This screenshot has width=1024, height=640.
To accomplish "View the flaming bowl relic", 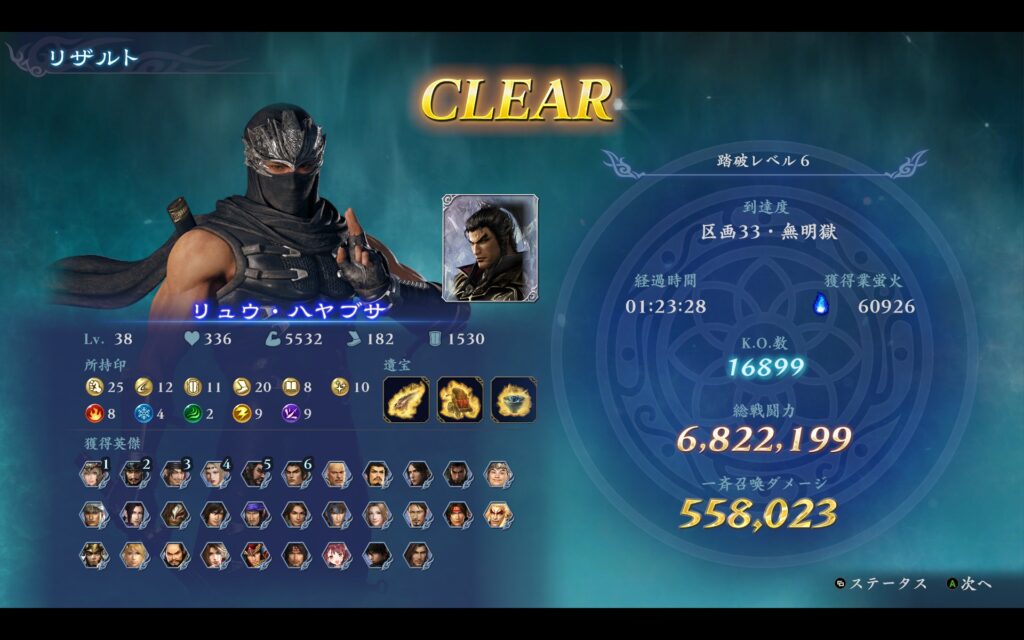I will [x=513, y=399].
